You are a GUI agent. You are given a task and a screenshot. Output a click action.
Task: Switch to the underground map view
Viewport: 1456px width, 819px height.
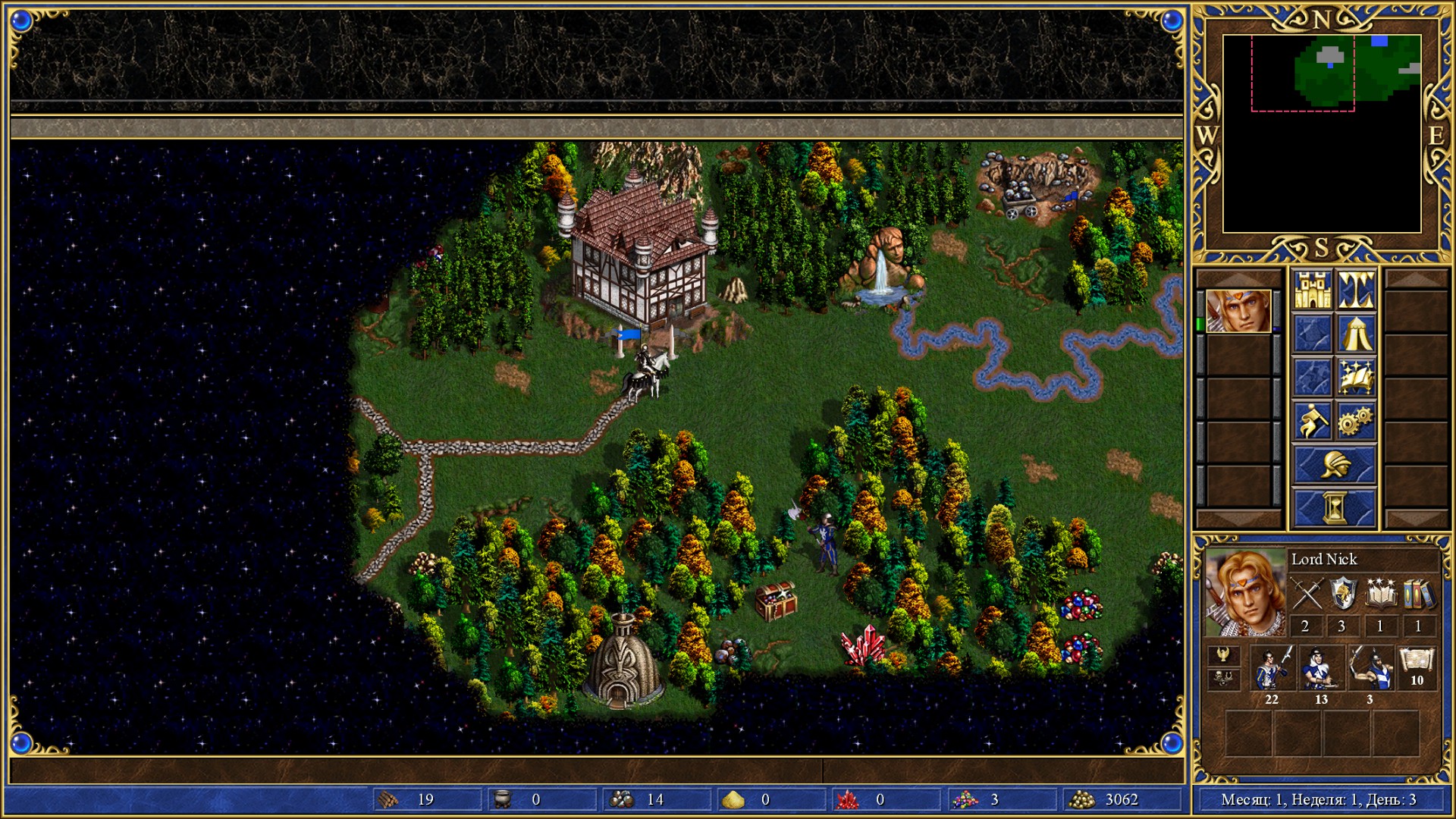point(1356,290)
